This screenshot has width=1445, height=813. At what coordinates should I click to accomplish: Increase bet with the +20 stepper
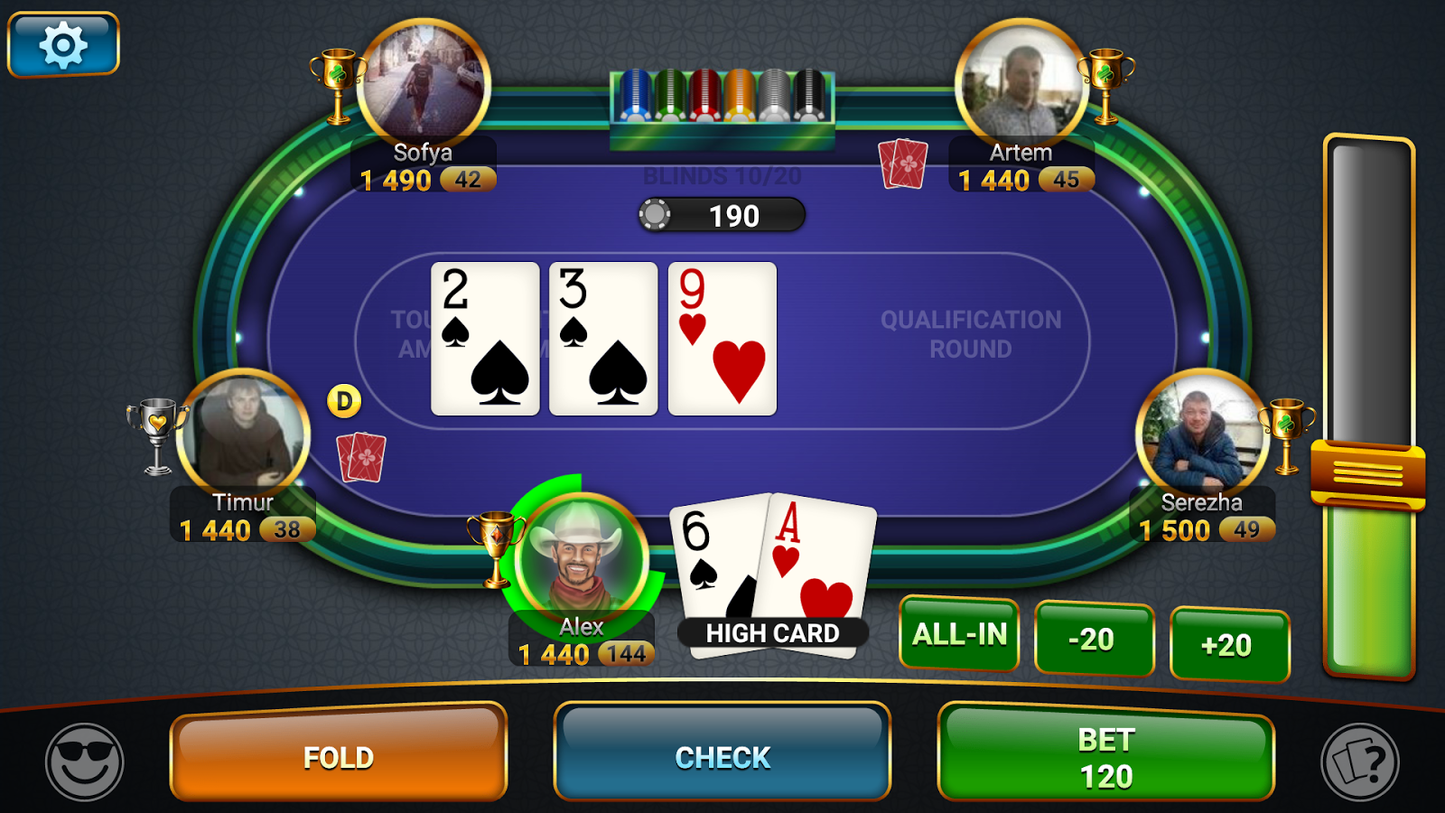pyautogui.click(x=1230, y=640)
